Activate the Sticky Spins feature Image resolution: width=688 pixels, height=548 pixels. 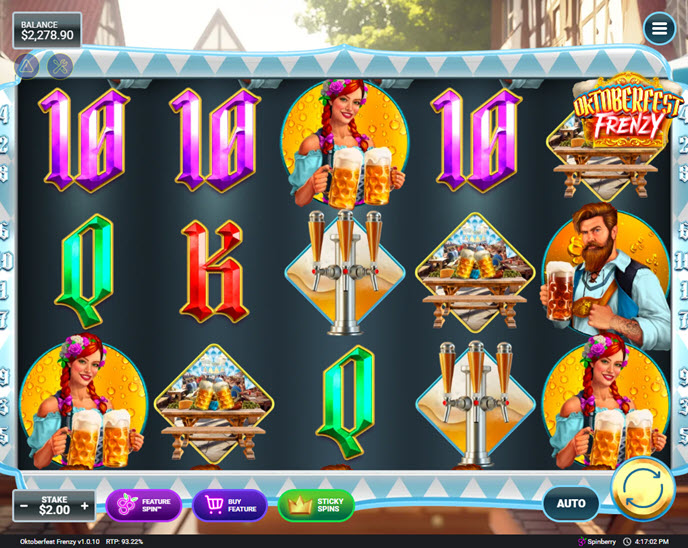point(316,506)
